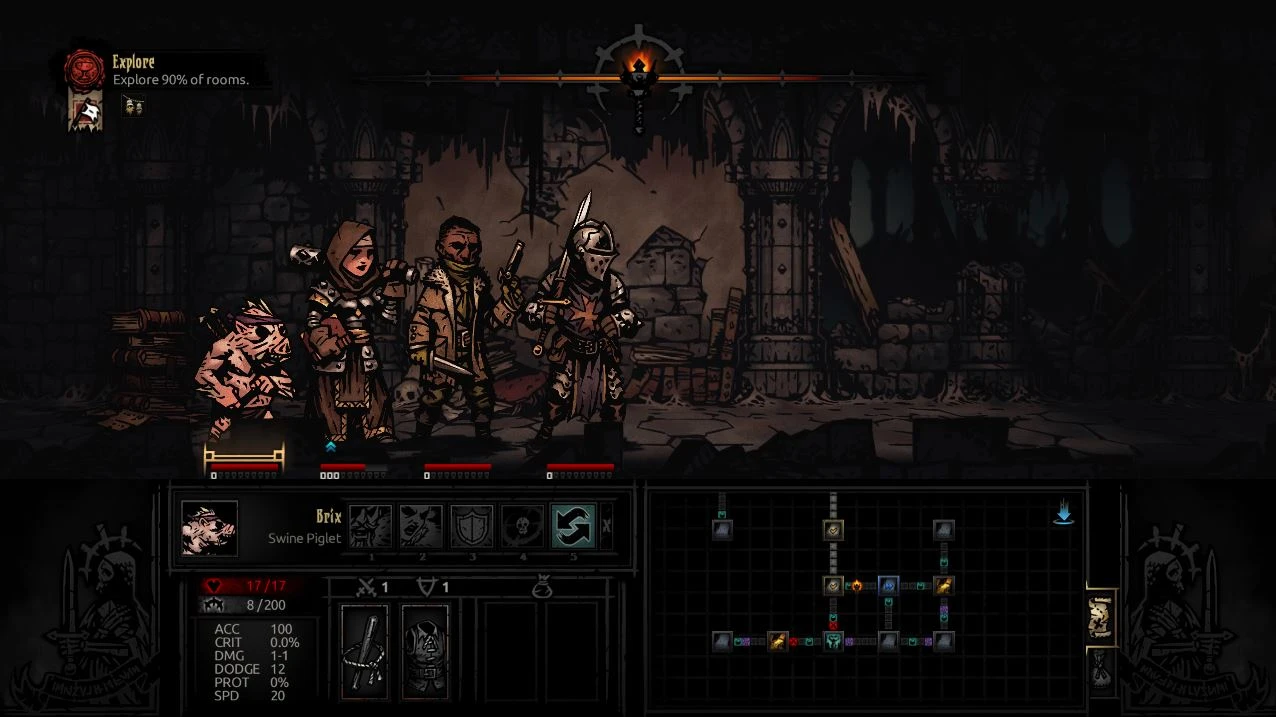Activate the swap position arrows skill
Viewport: 1276px width, 717px height.
click(574, 526)
